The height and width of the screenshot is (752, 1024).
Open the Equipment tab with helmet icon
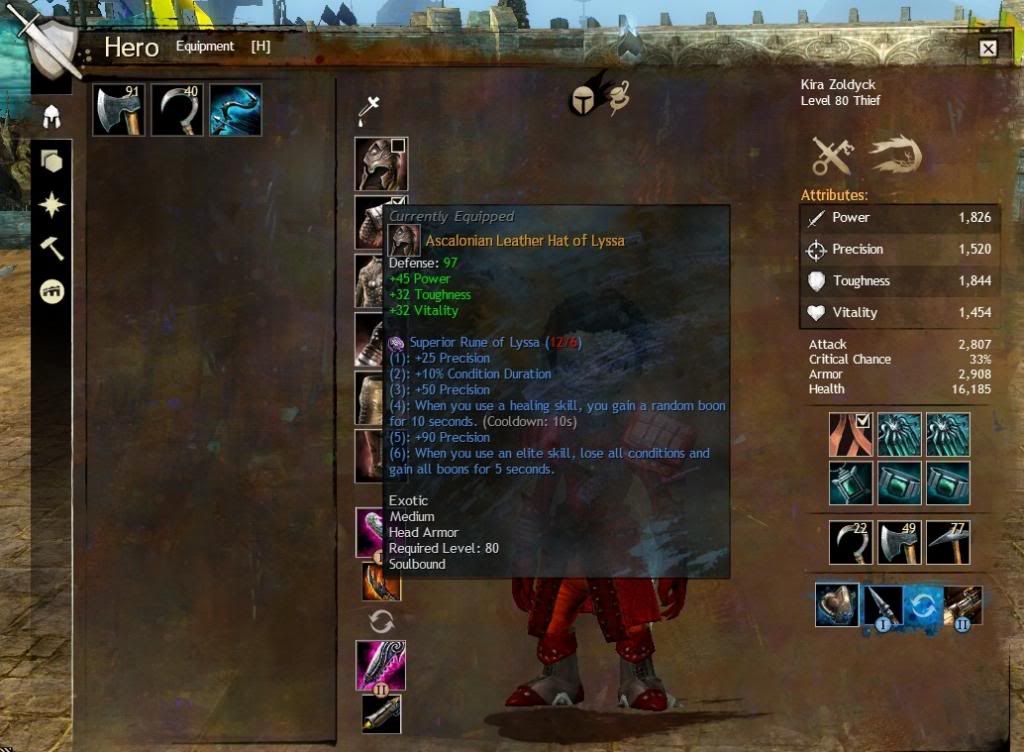pyautogui.click(x=51, y=117)
